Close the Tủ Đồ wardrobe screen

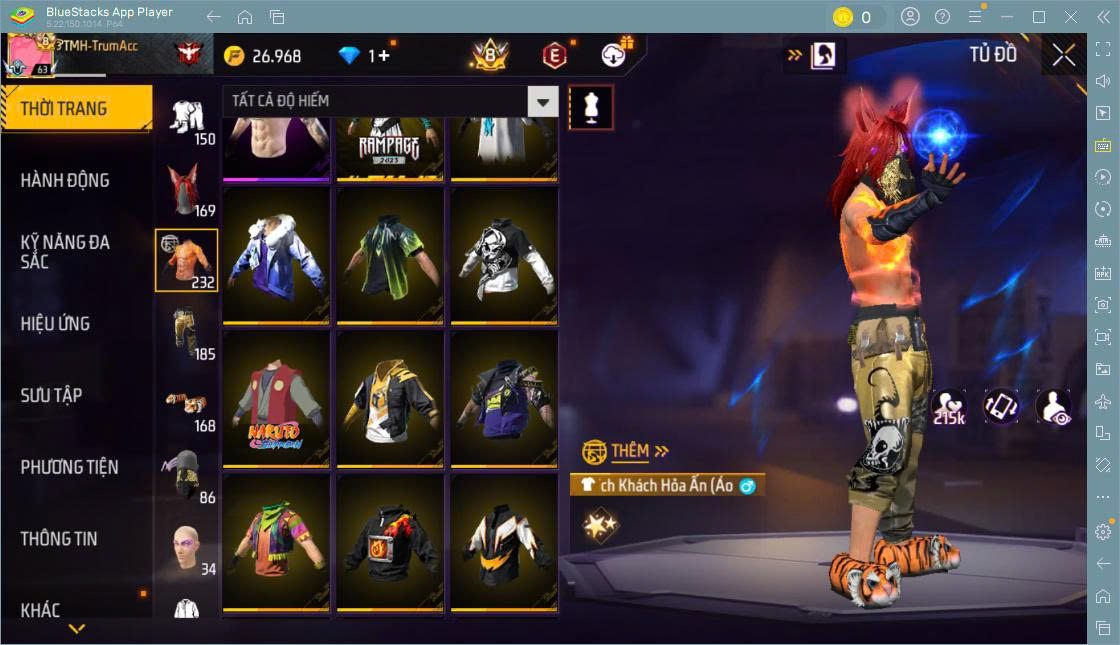pos(1064,55)
